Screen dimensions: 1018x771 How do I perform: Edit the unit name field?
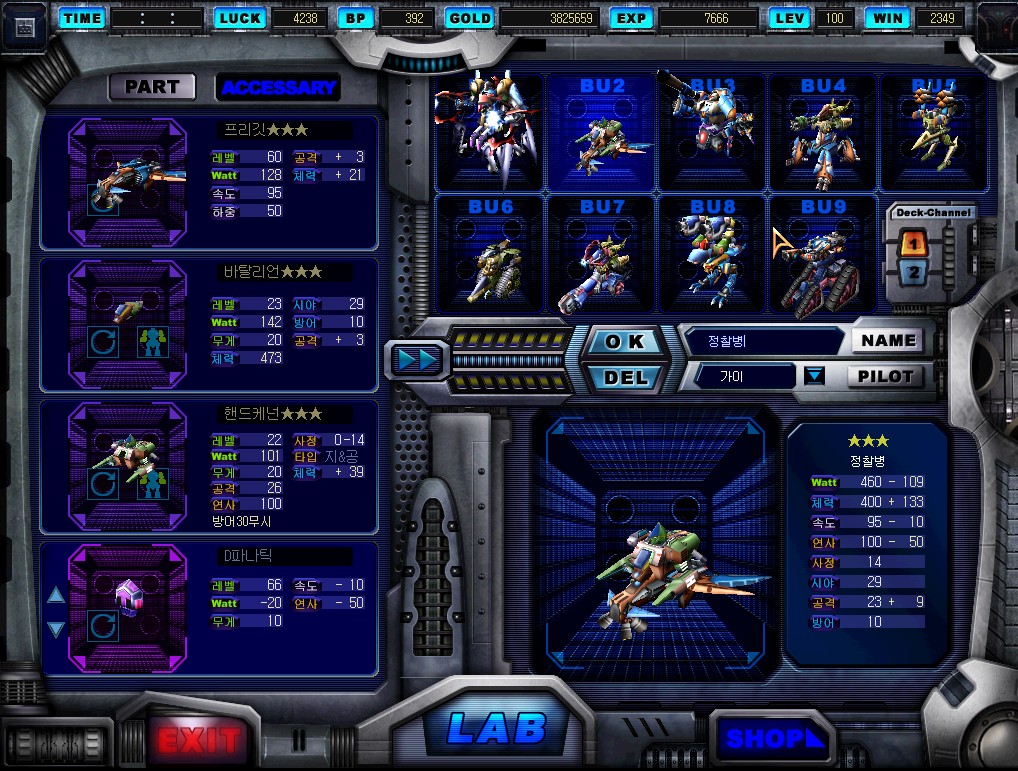[x=762, y=341]
